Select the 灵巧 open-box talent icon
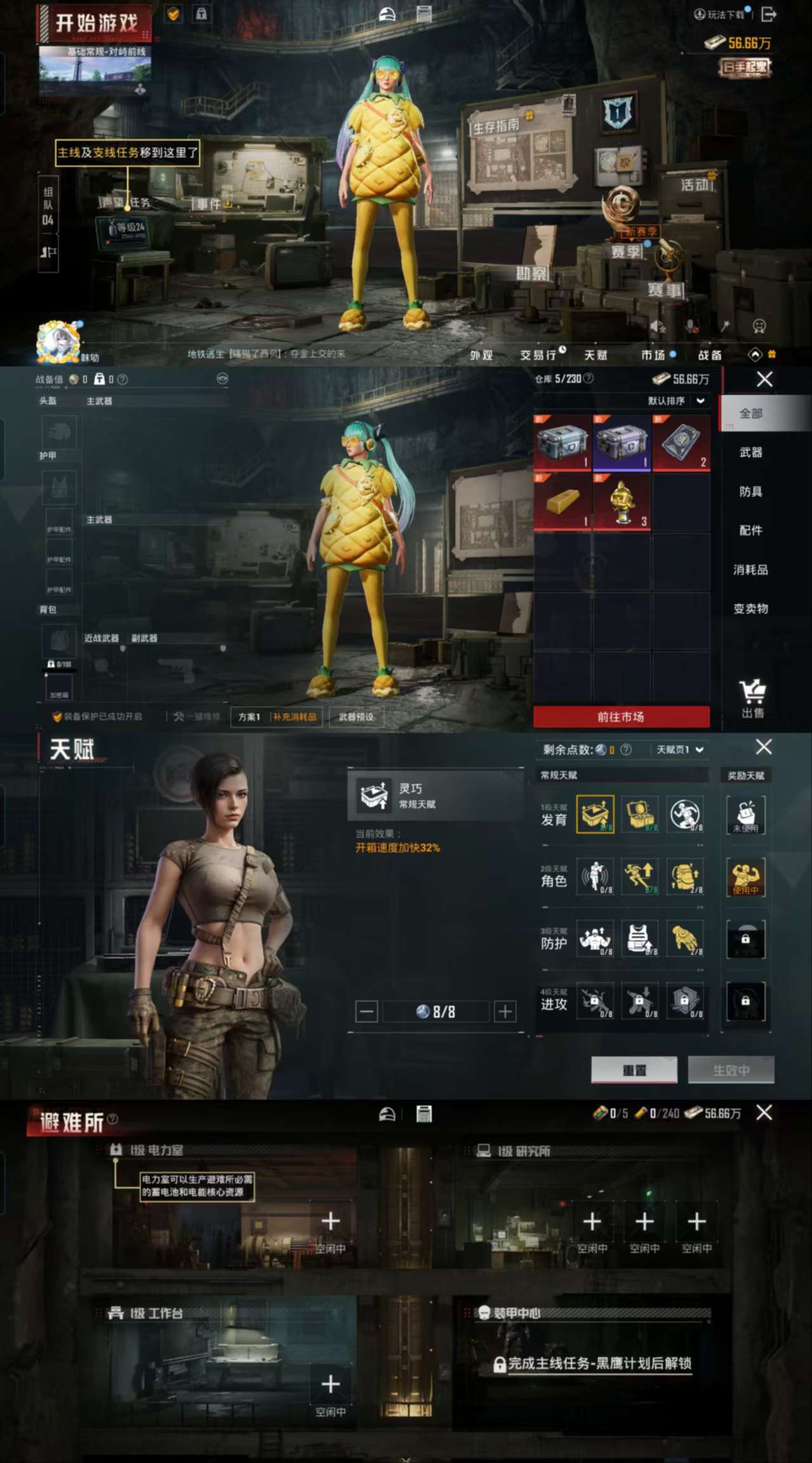Image resolution: width=812 pixels, height=1463 pixels. [595, 814]
